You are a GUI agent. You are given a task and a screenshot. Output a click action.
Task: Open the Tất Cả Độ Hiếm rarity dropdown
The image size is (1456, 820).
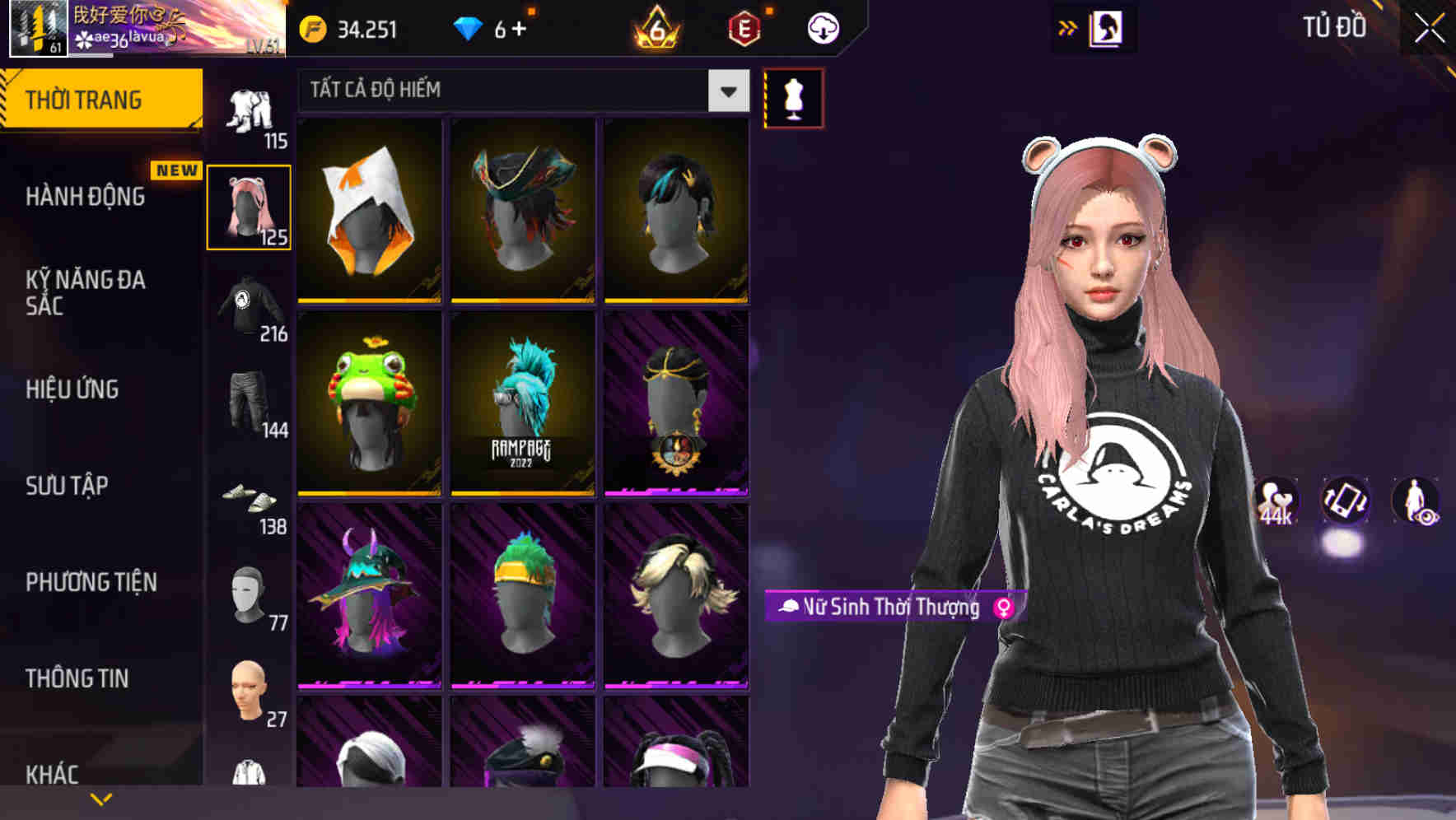pyautogui.click(x=519, y=91)
